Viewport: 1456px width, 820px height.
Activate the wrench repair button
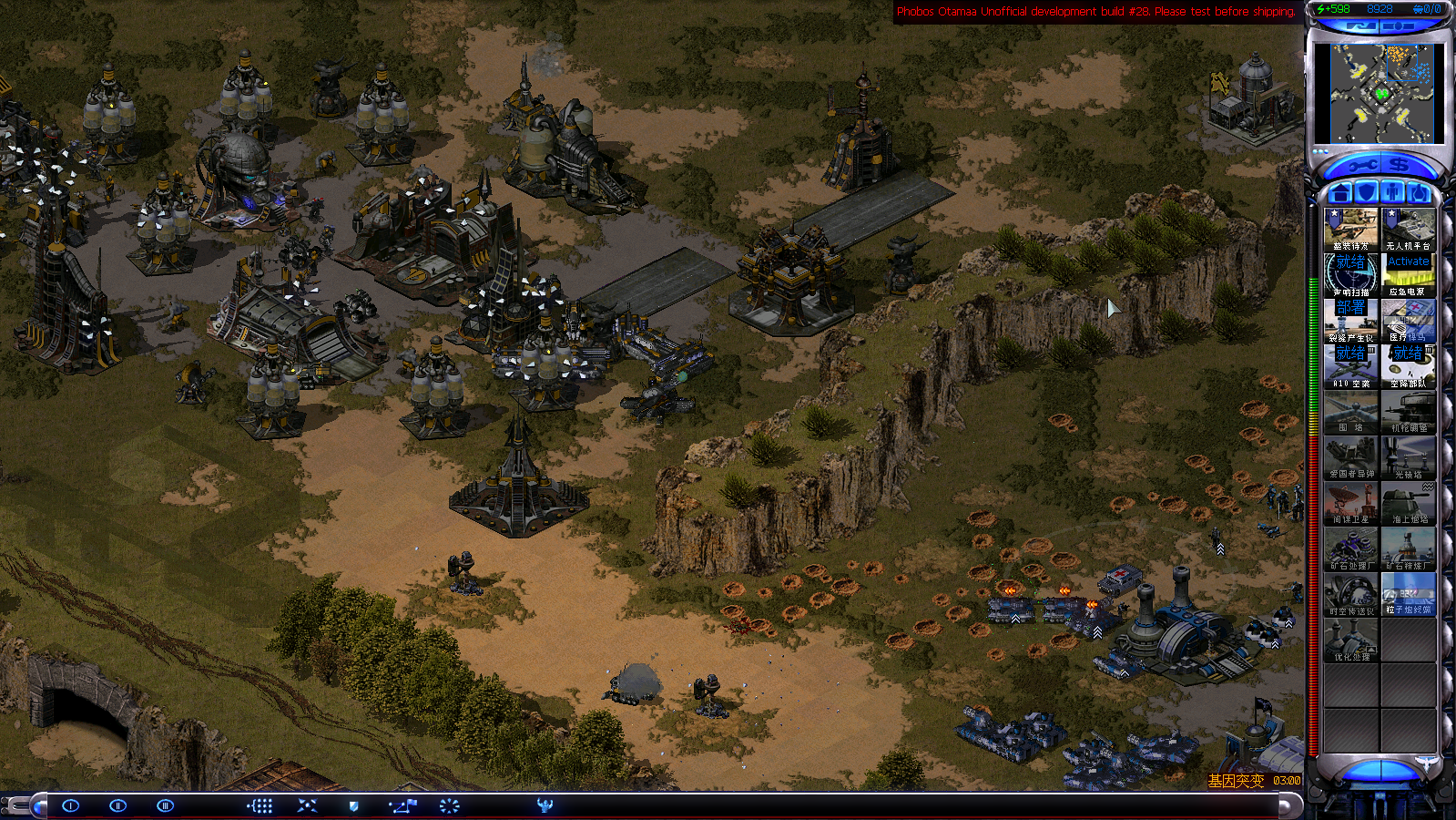coord(1362,166)
